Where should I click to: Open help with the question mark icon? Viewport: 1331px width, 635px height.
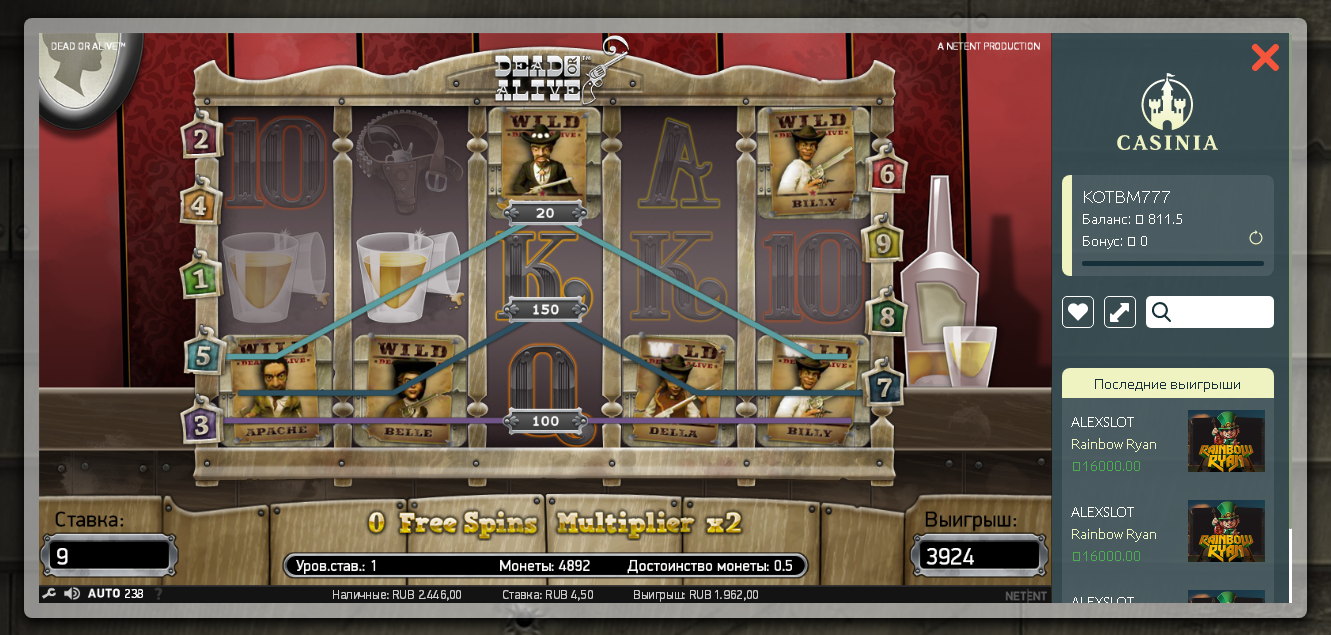tap(158, 594)
